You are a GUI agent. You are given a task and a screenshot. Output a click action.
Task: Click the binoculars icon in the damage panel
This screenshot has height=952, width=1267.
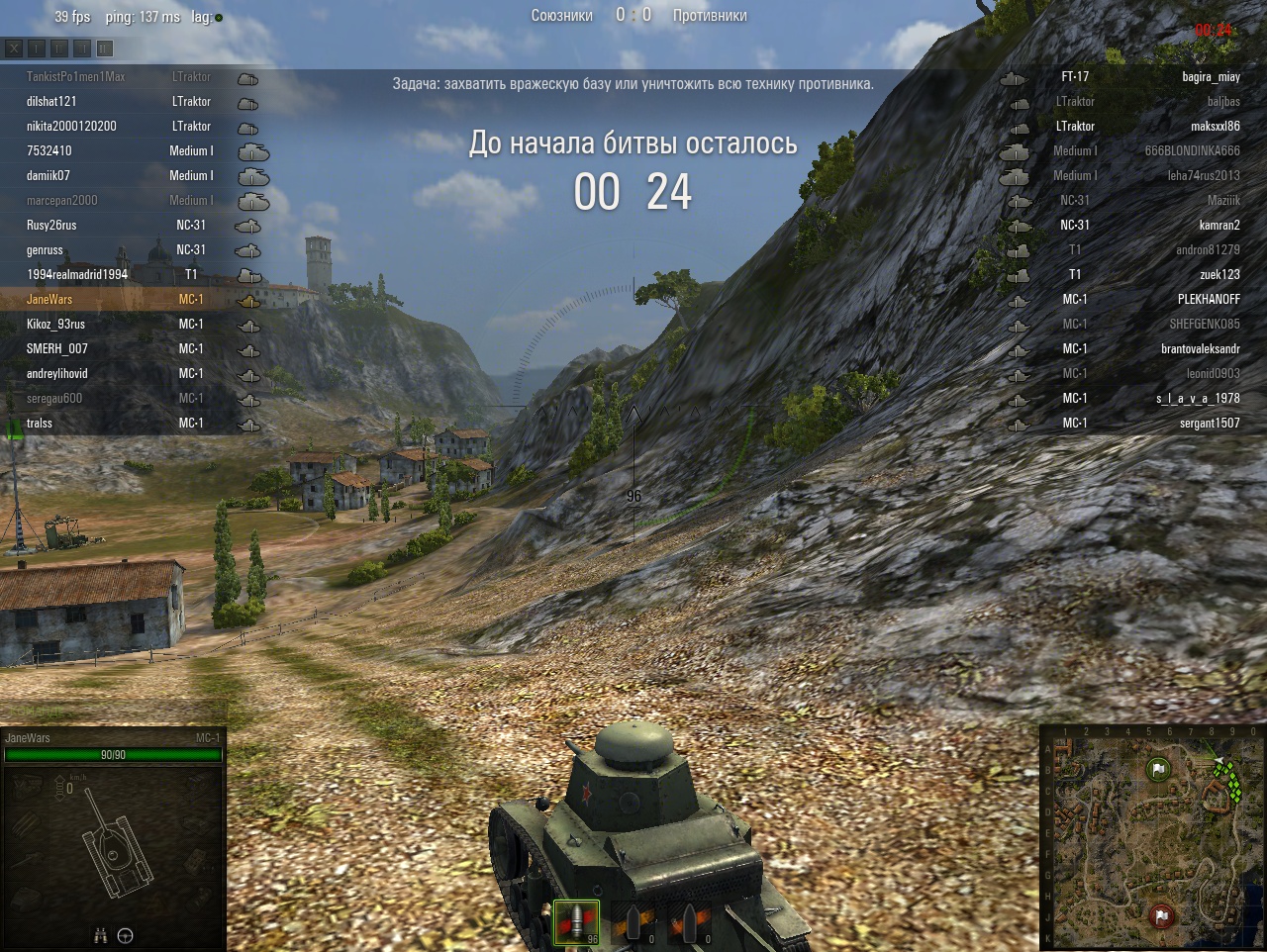point(100,935)
